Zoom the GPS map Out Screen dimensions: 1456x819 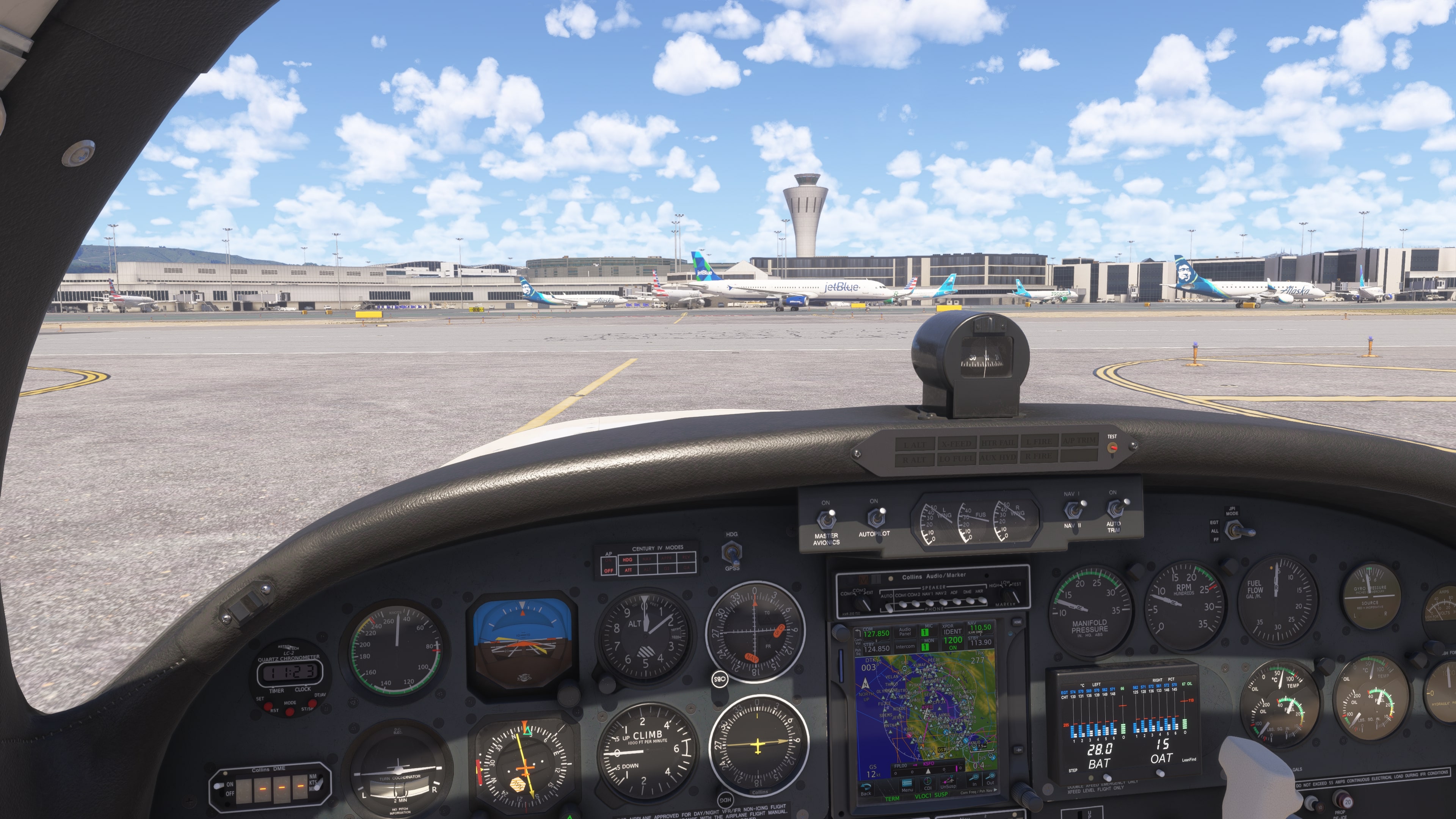(x=990, y=780)
